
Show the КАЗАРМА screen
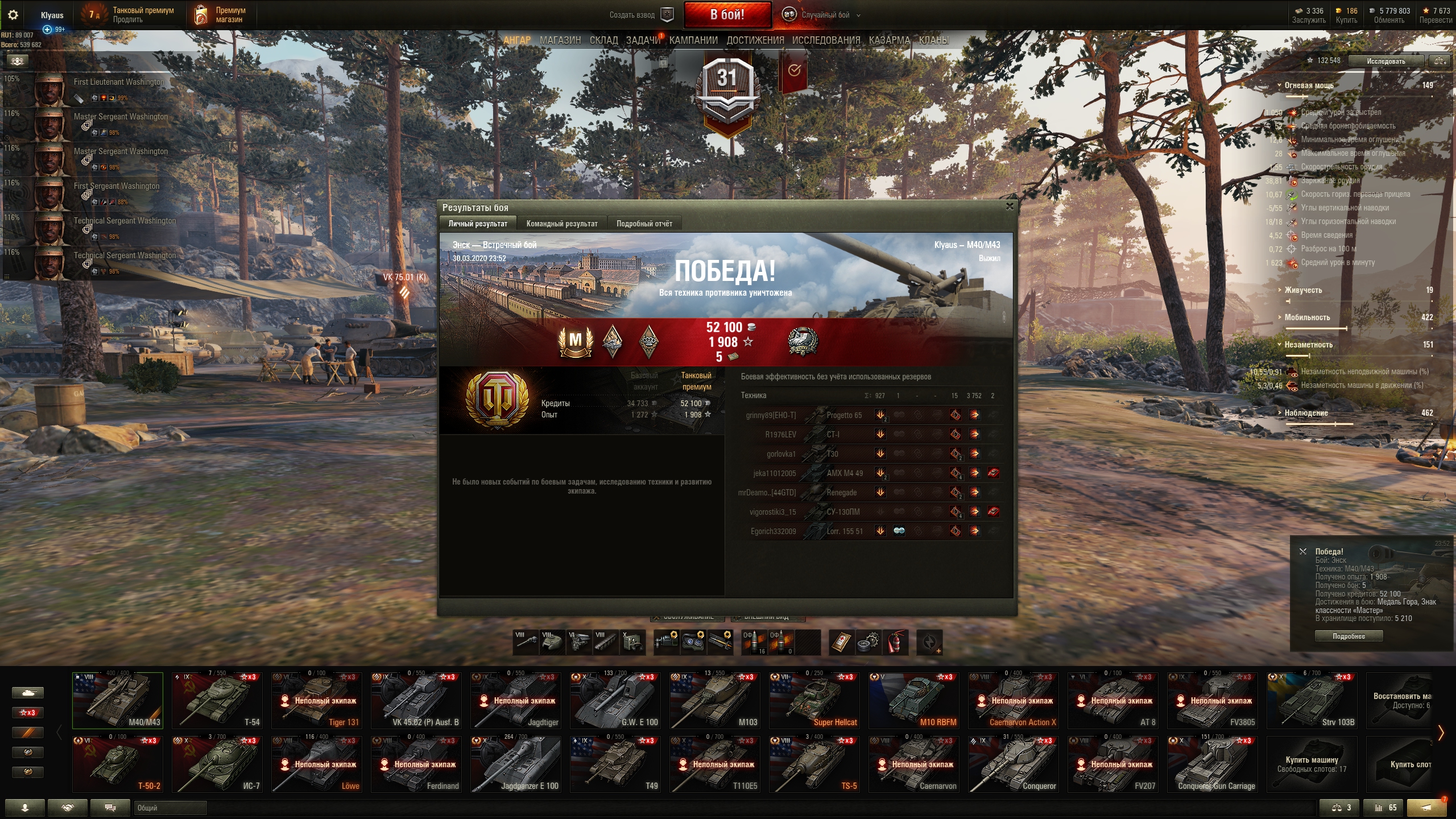click(889, 40)
